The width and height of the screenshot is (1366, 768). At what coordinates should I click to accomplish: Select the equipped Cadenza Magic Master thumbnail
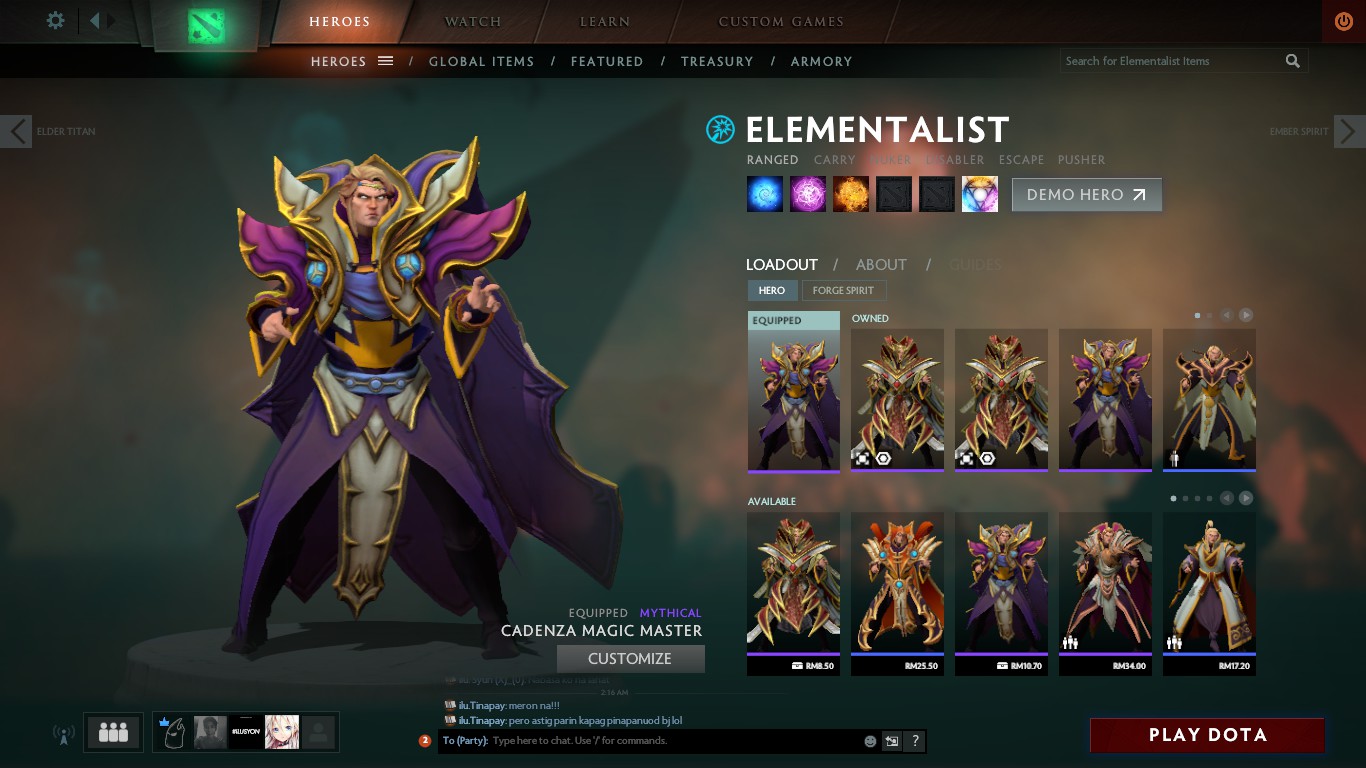(793, 395)
